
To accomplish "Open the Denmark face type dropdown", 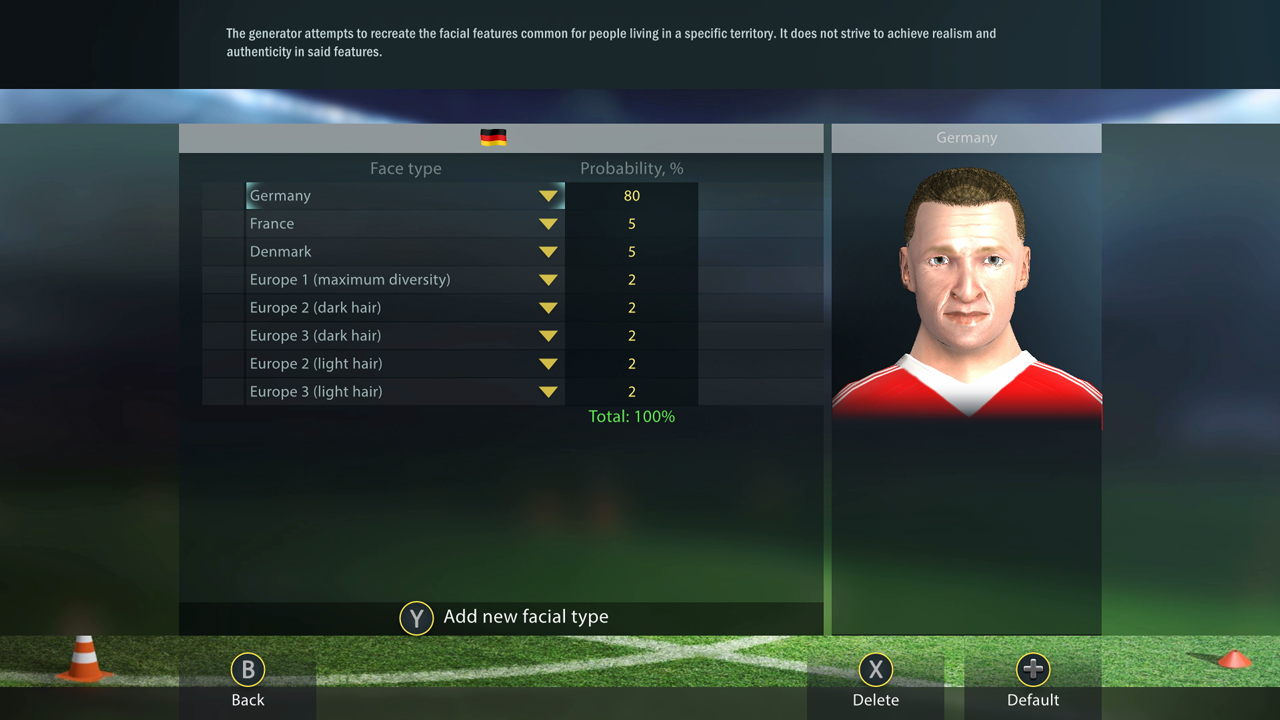I will (548, 251).
